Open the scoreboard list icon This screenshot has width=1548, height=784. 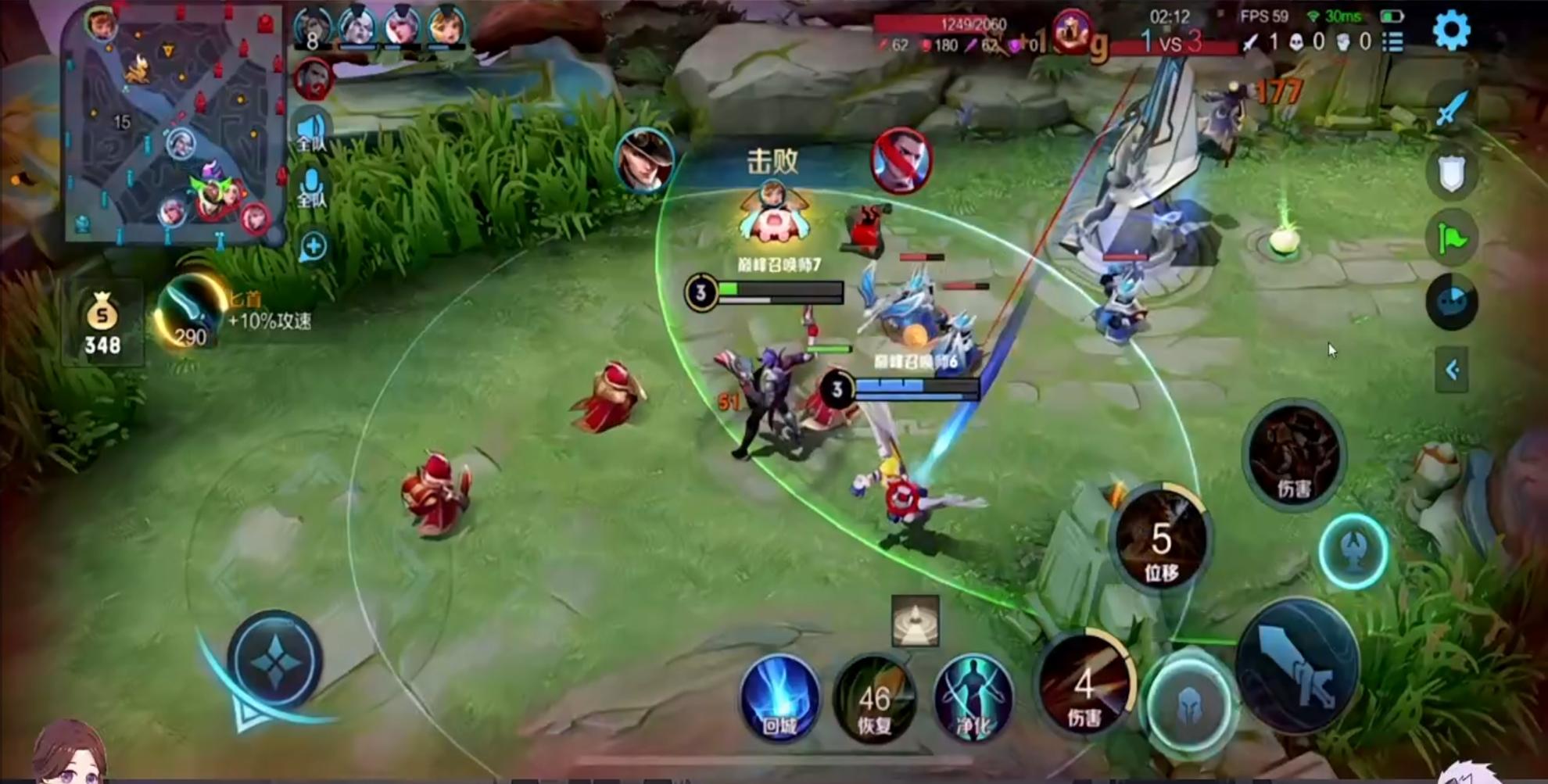(1393, 41)
